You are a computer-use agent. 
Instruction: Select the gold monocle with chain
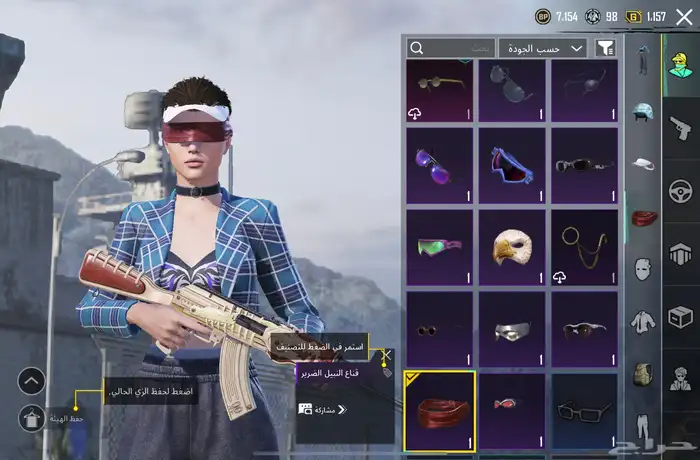click(x=584, y=246)
